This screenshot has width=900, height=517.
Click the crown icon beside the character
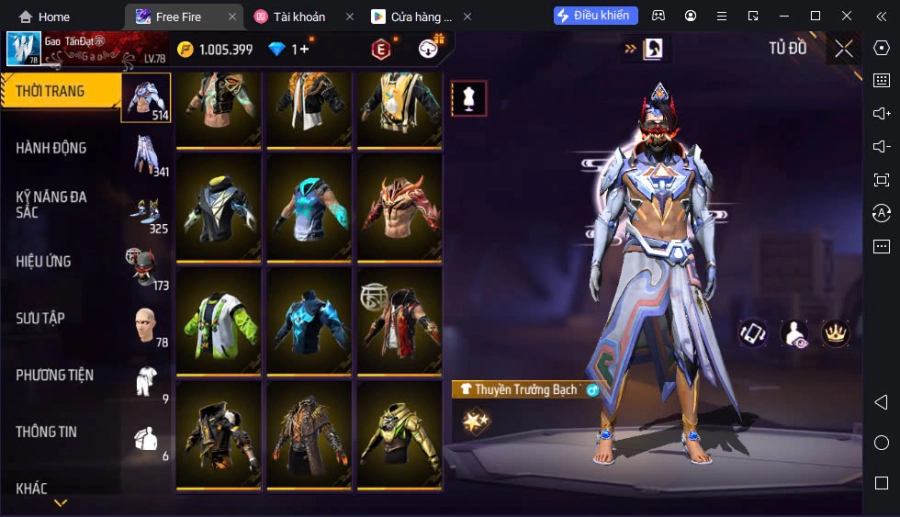[x=835, y=333]
